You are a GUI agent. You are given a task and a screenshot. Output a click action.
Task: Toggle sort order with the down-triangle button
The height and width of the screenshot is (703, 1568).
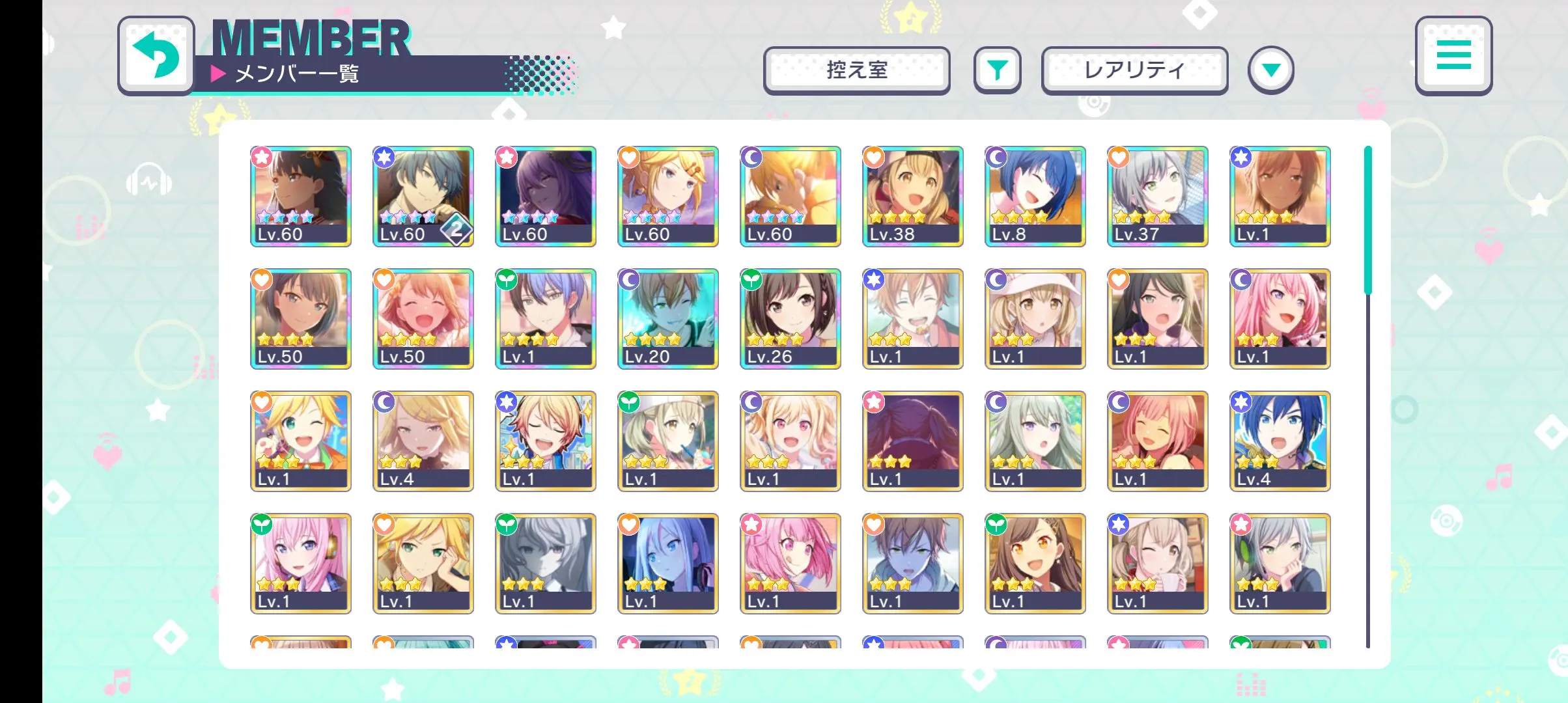1270,70
